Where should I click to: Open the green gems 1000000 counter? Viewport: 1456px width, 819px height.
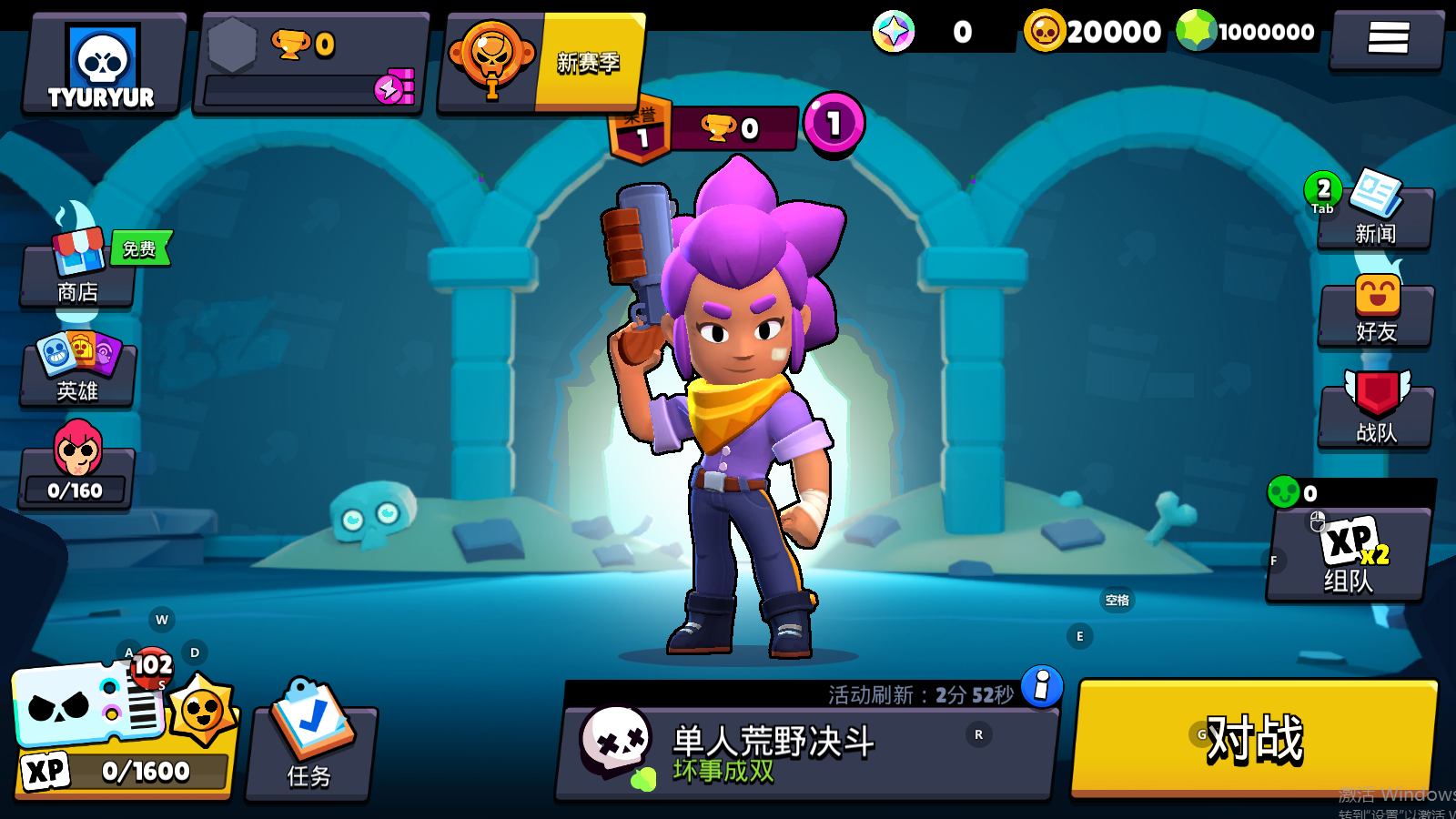tap(1247, 32)
